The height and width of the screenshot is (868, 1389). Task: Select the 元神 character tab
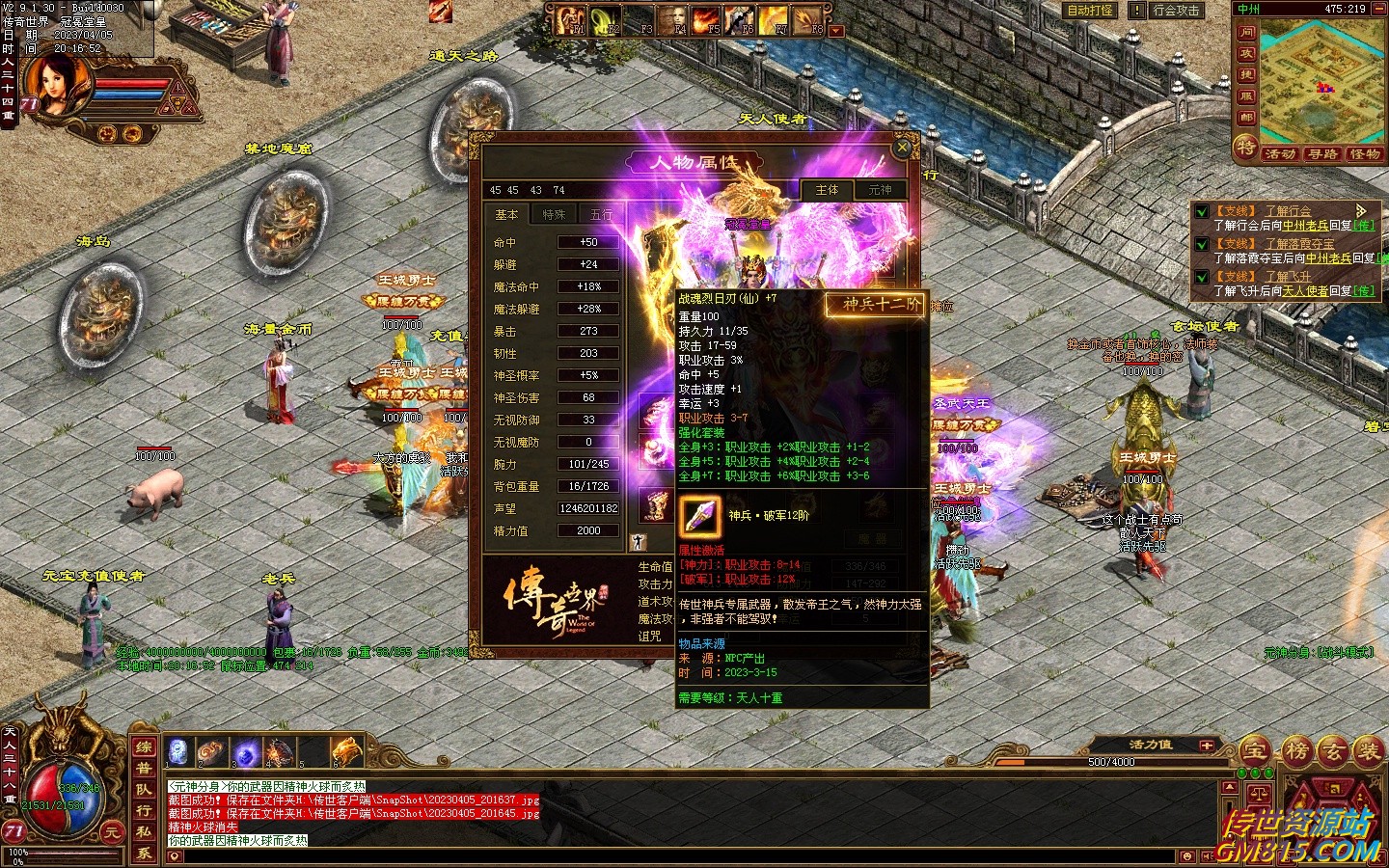pos(880,190)
